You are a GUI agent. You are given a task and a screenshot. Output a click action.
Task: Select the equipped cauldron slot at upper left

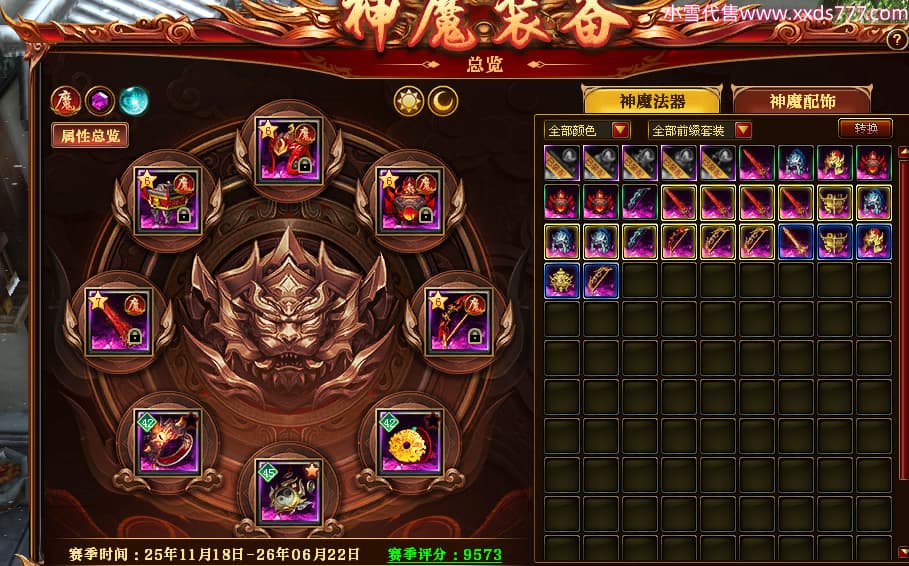point(167,200)
